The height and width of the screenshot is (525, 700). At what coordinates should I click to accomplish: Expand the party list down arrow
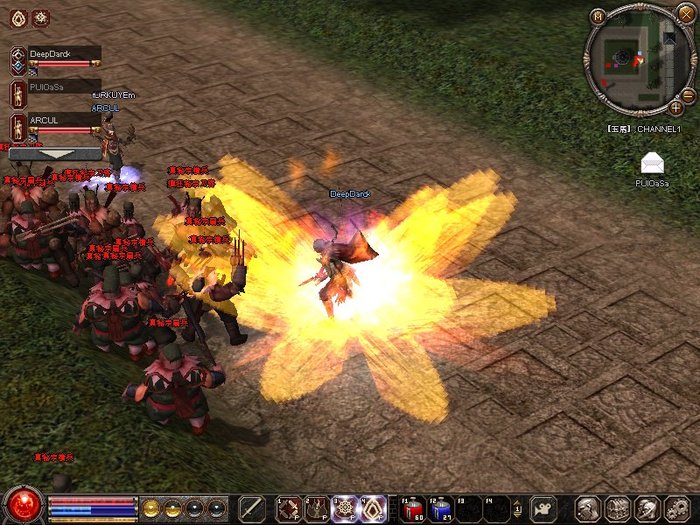coord(54,155)
